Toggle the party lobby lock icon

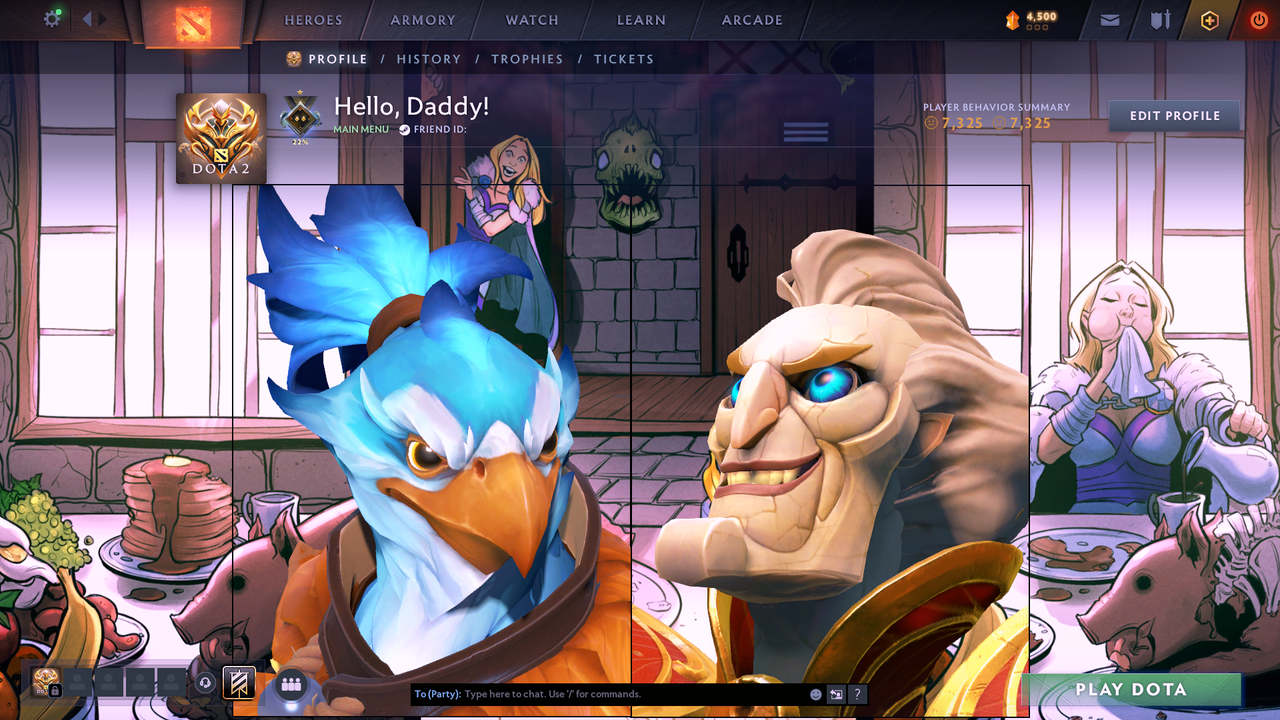tap(55, 689)
